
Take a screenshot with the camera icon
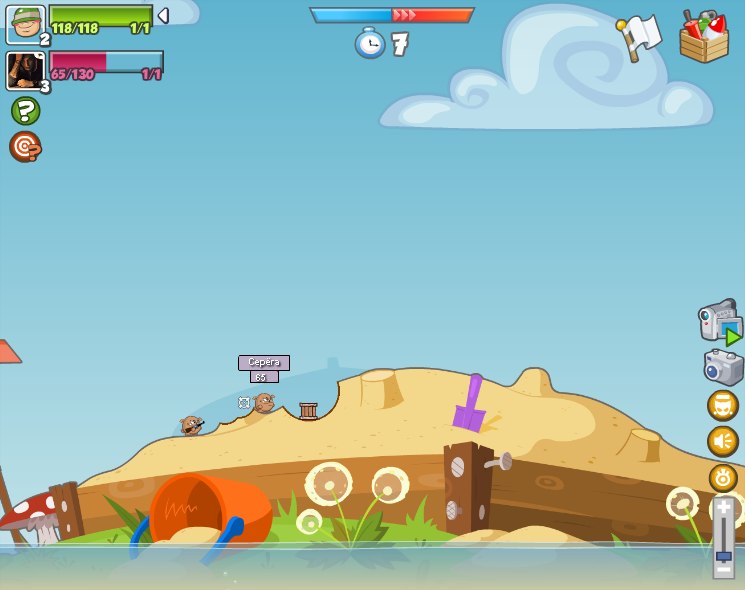click(723, 367)
